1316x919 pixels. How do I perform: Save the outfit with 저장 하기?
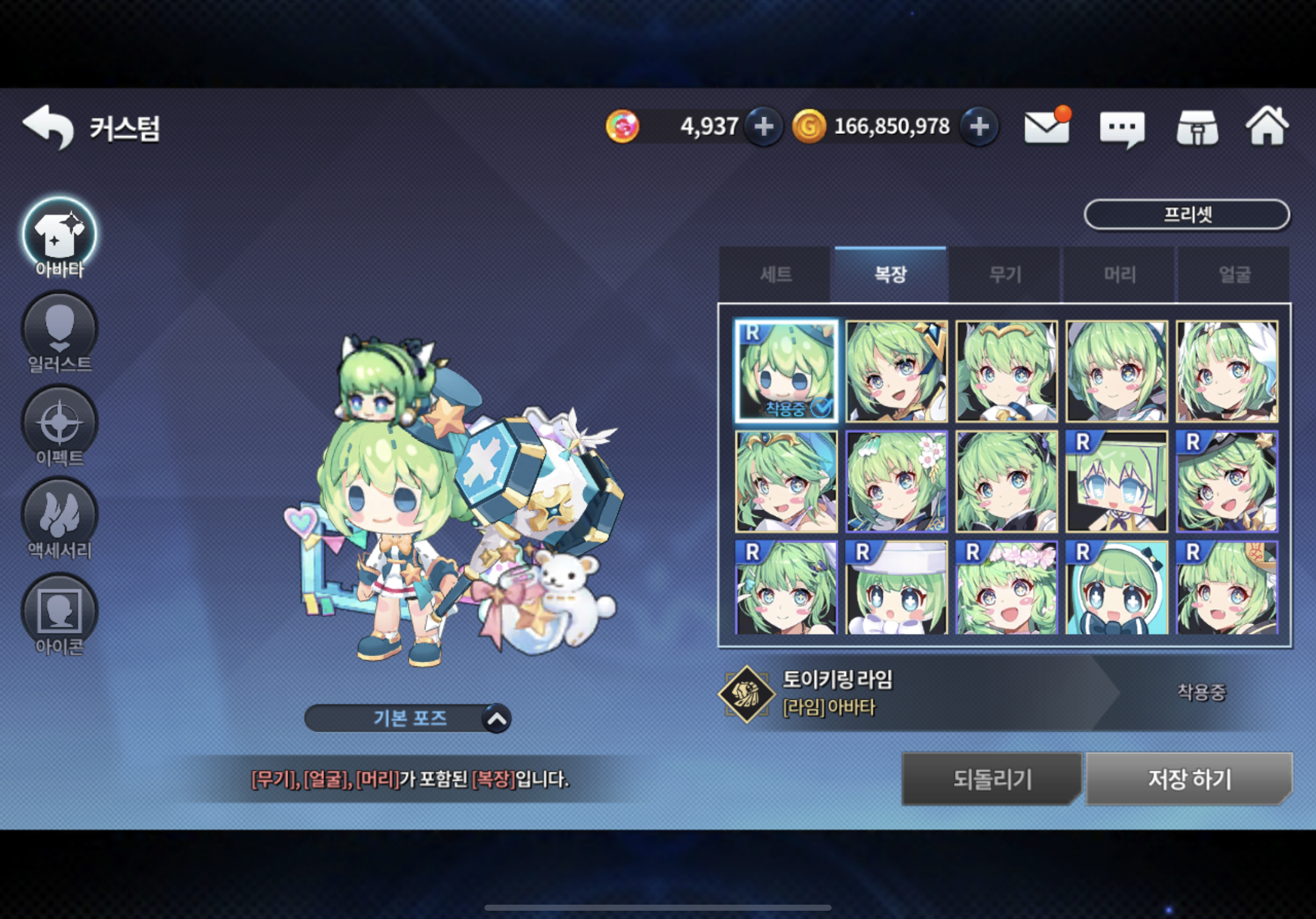tap(1189, 779)
